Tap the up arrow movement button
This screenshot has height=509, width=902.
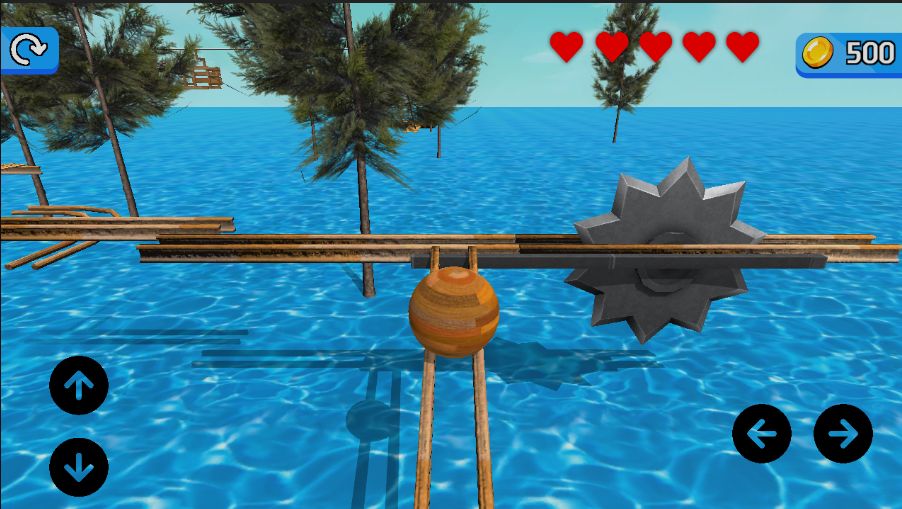coord(79,385)
